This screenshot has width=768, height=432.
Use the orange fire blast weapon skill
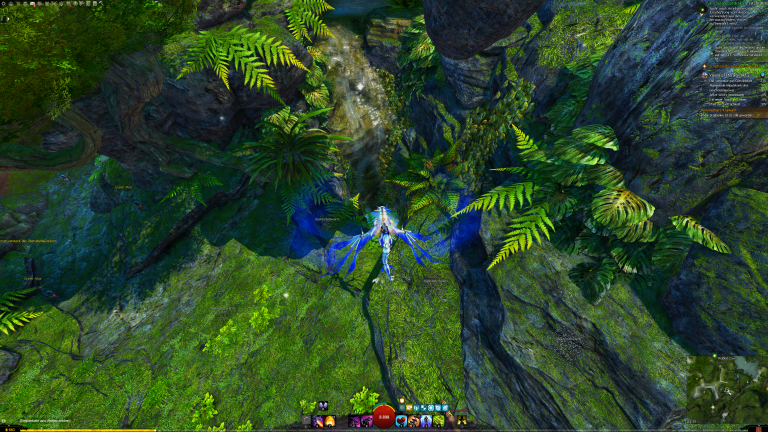point(331,421)
